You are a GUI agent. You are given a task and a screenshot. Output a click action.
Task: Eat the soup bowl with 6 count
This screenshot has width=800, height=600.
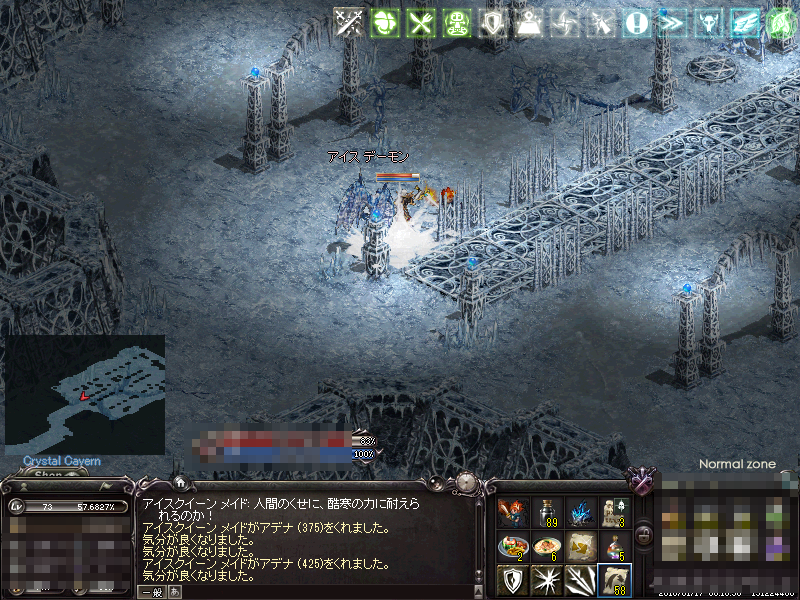point(546,547)
